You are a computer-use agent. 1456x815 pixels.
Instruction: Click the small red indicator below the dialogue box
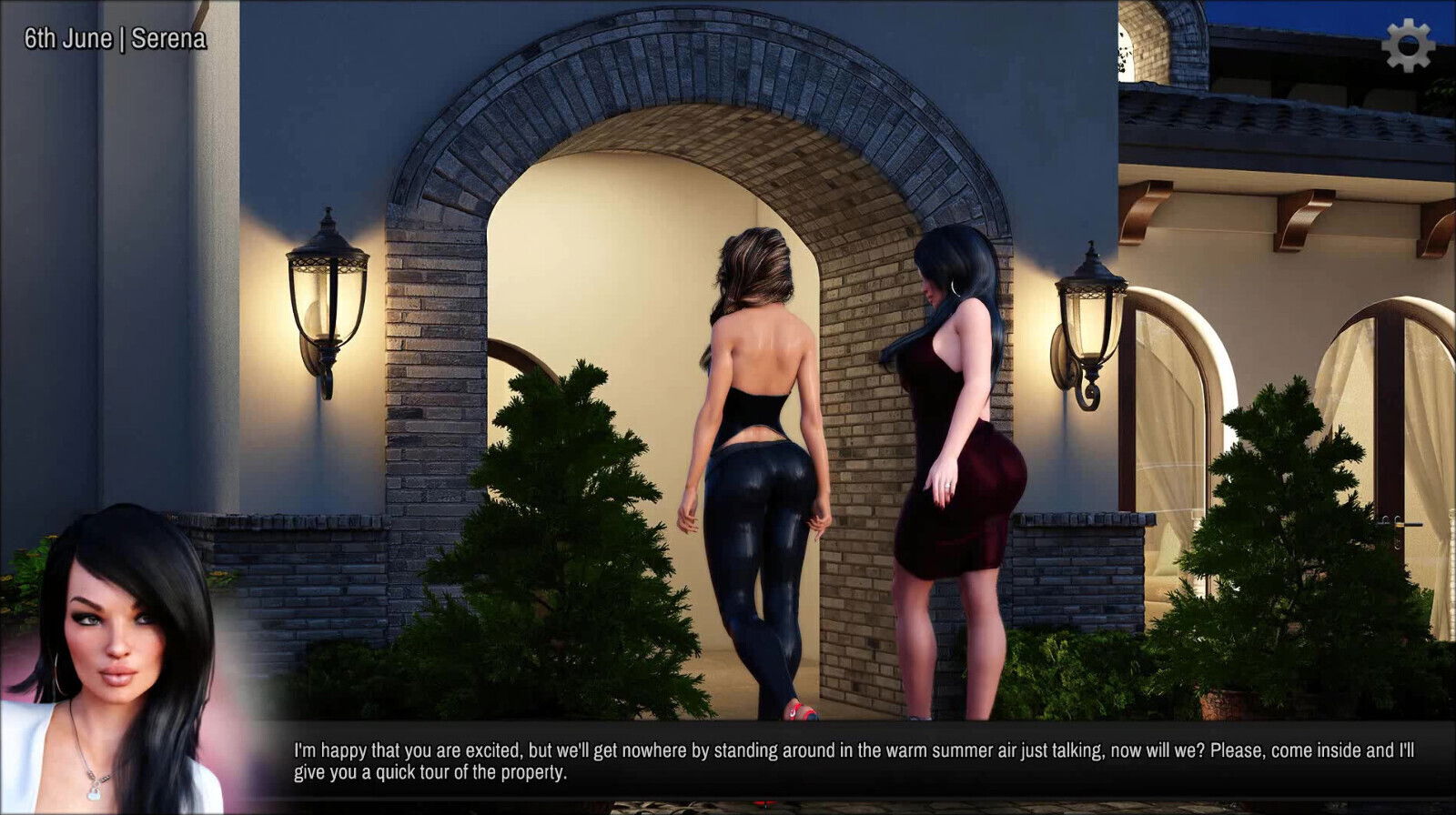[766, 803]
